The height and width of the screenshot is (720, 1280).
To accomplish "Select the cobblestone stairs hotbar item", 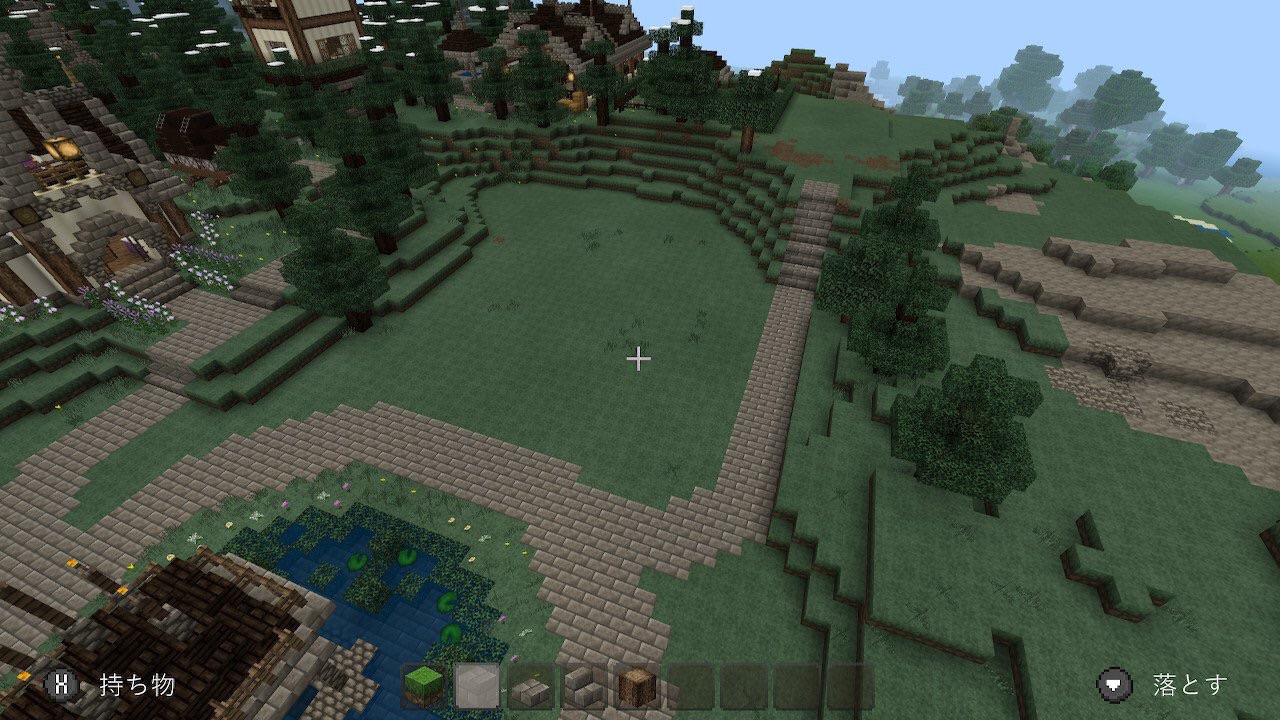I will click(583, 687).
